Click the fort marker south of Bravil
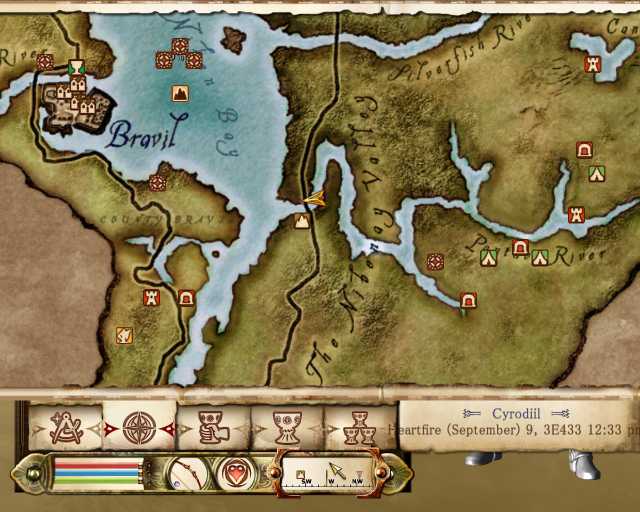Image resolution: width=640 pixels, height=512 pixels. pos(152,297)
